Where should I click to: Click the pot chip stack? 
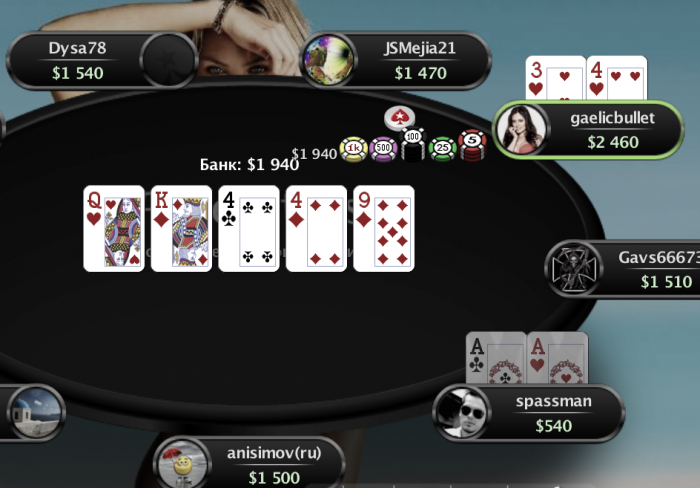pos(412,149)
